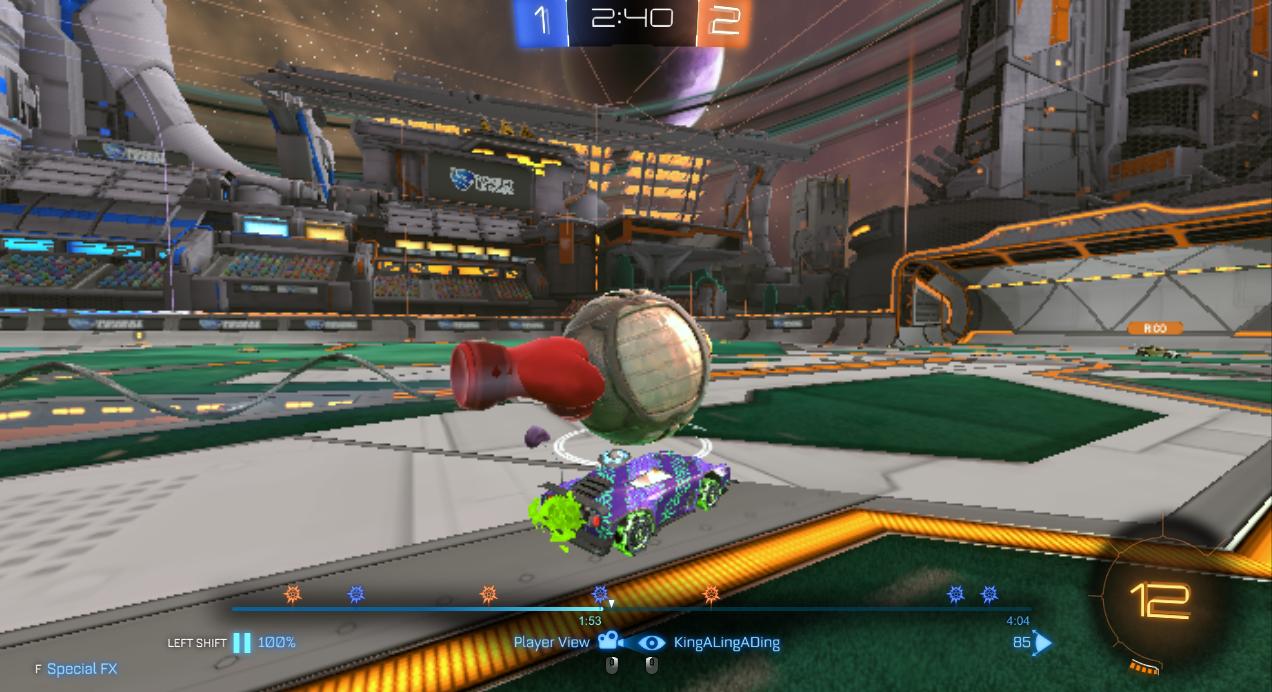
Task: Pause the replay playback
Action: pos(242,642)
